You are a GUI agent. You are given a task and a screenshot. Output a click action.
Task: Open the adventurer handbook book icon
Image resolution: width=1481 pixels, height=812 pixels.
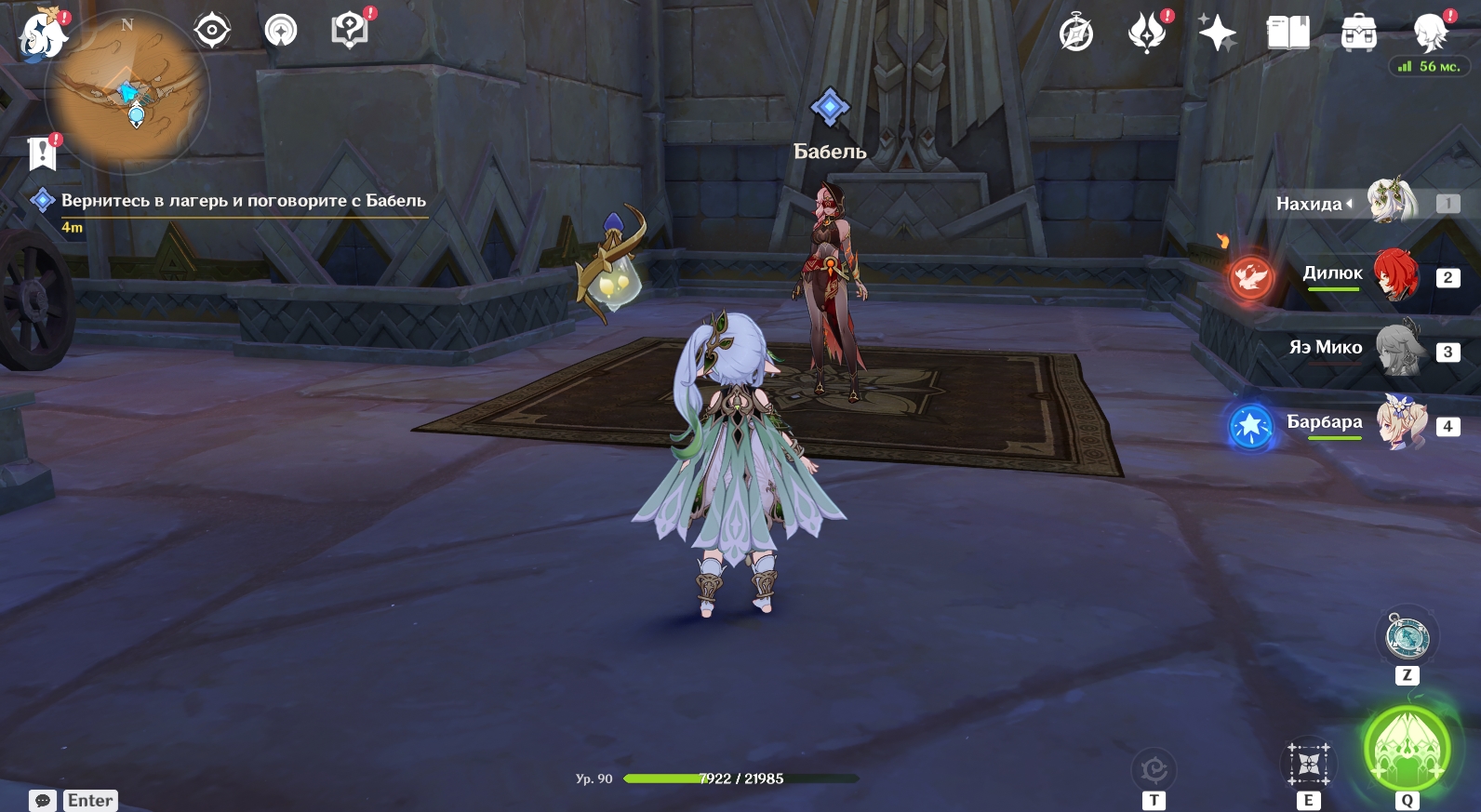coord(1288,33)
